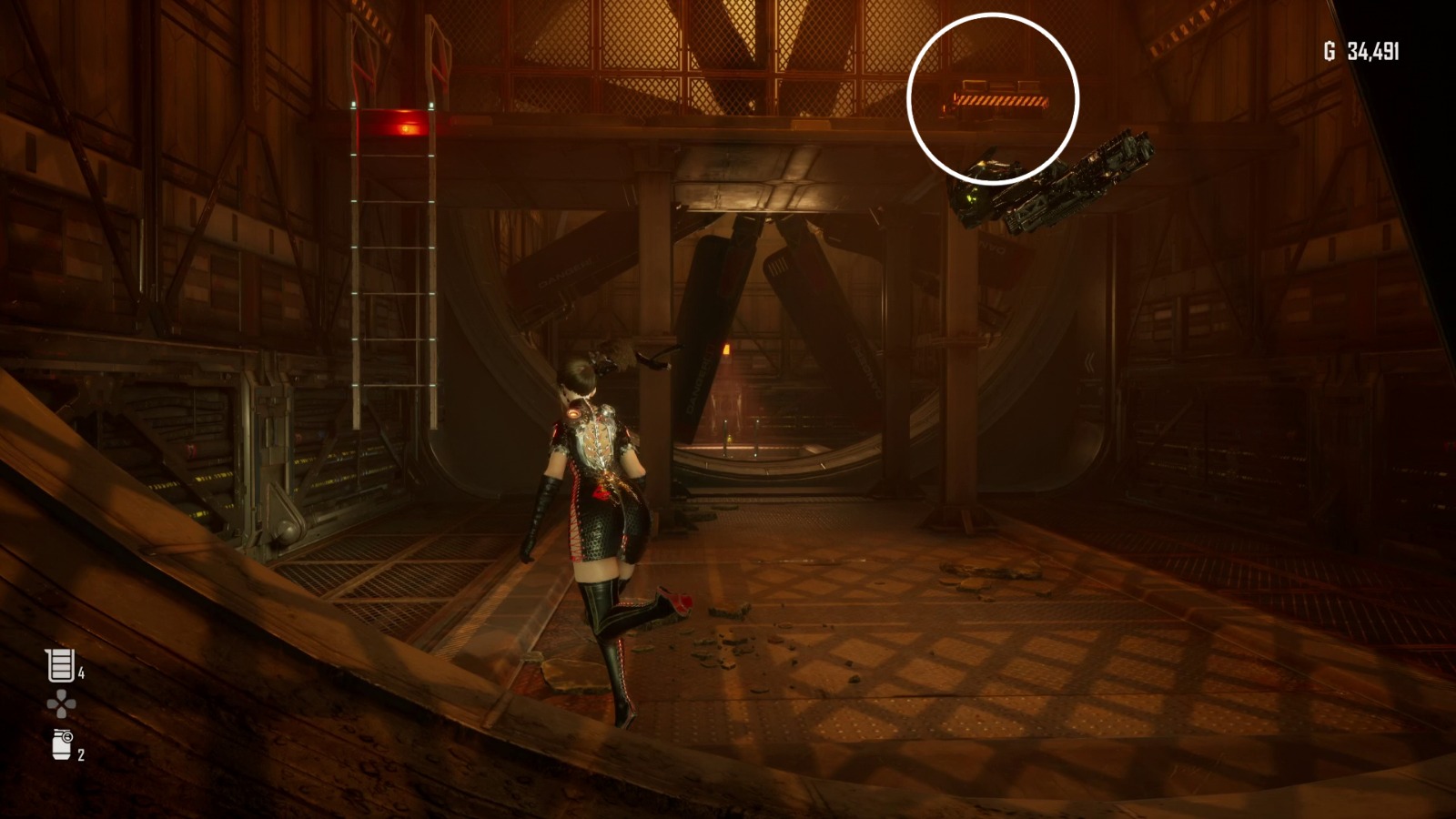Click the tumbler quantity counter showing 4
The width and height of the screenshot is (1456, 819).
(x=82, y=674)
